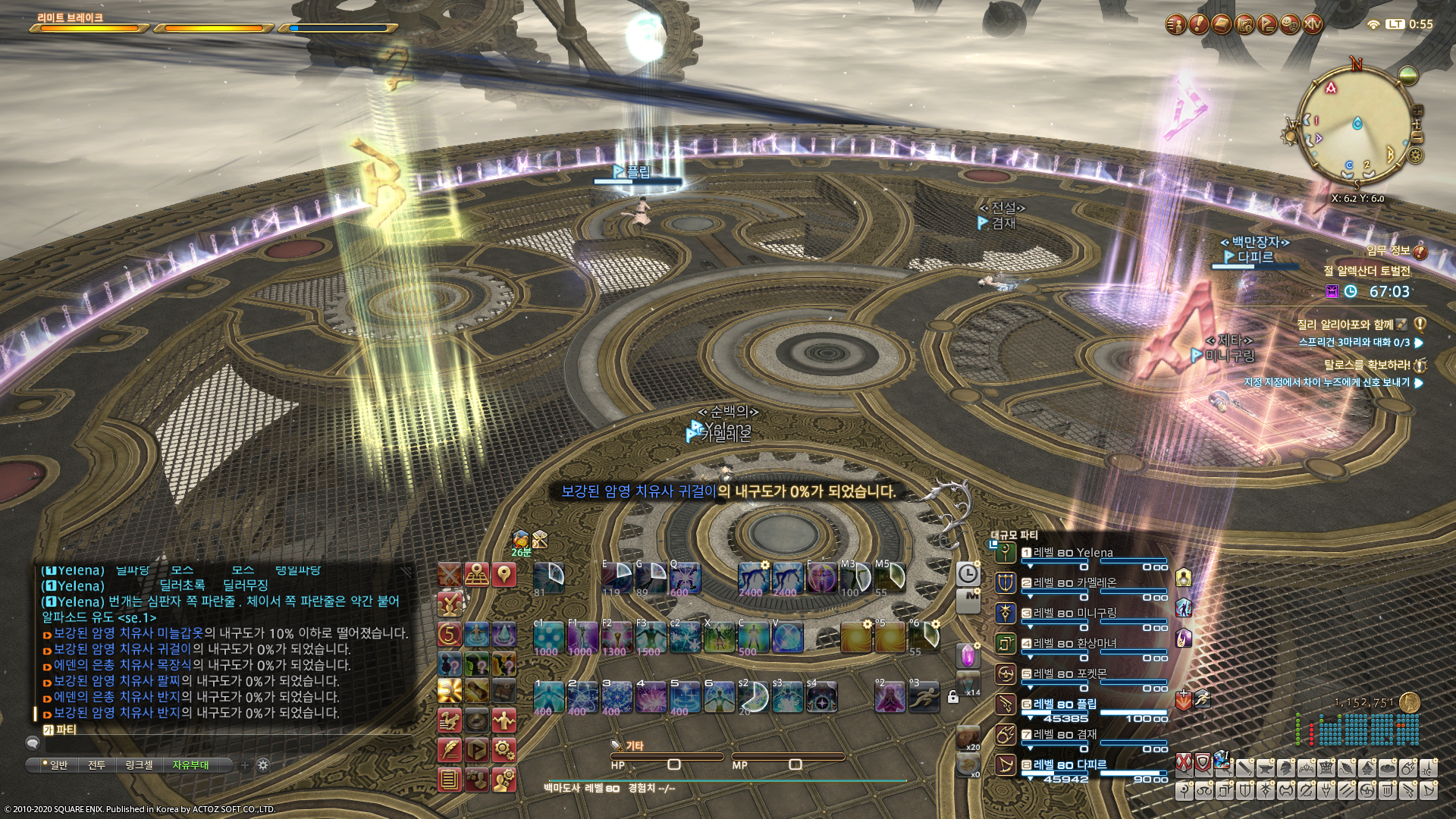This screenshot has width=1456, height=819.
Task: Click the minimap zoom-in plus button
Action: click(x=1417, y=111)
